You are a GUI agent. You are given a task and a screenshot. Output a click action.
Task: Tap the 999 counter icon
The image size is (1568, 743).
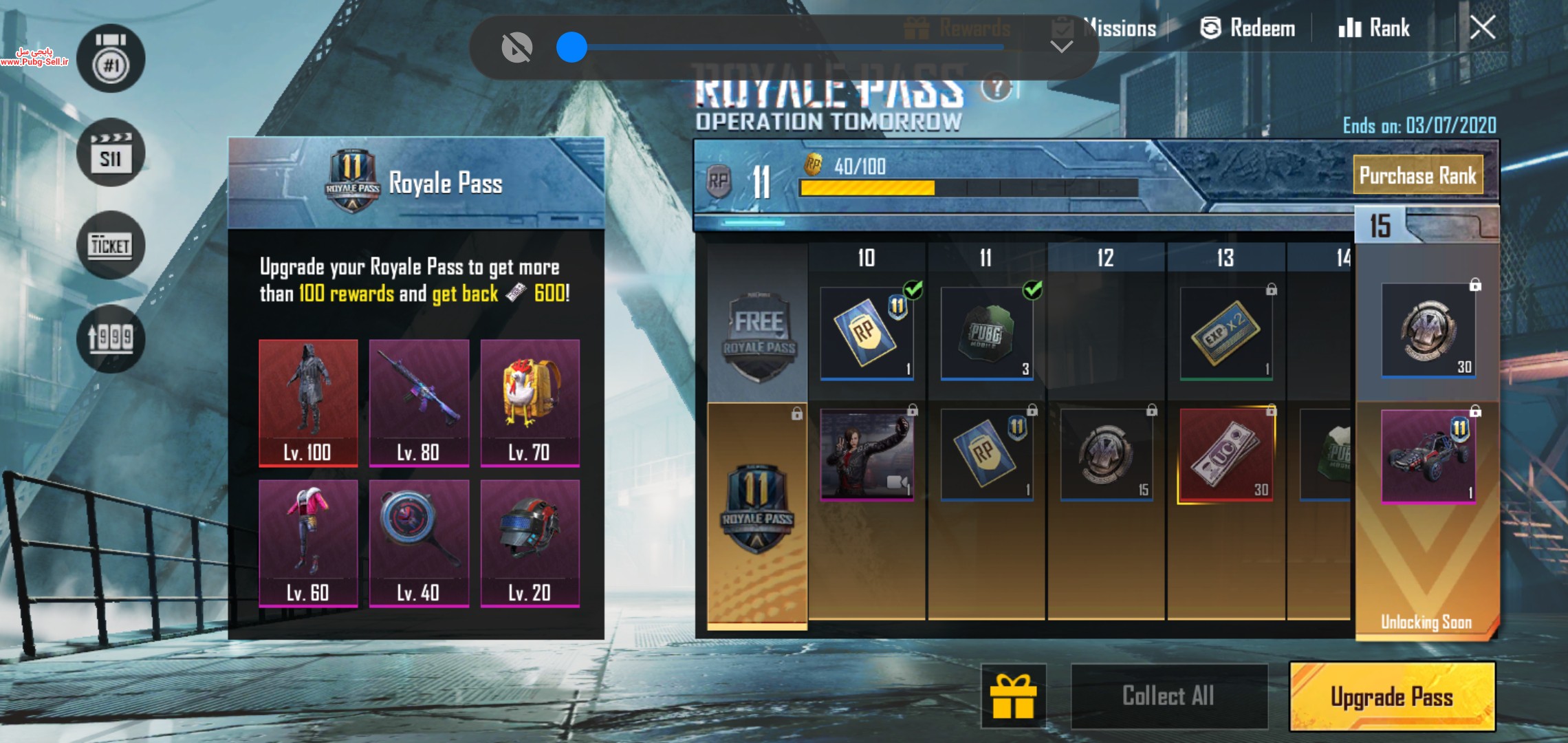111,338
